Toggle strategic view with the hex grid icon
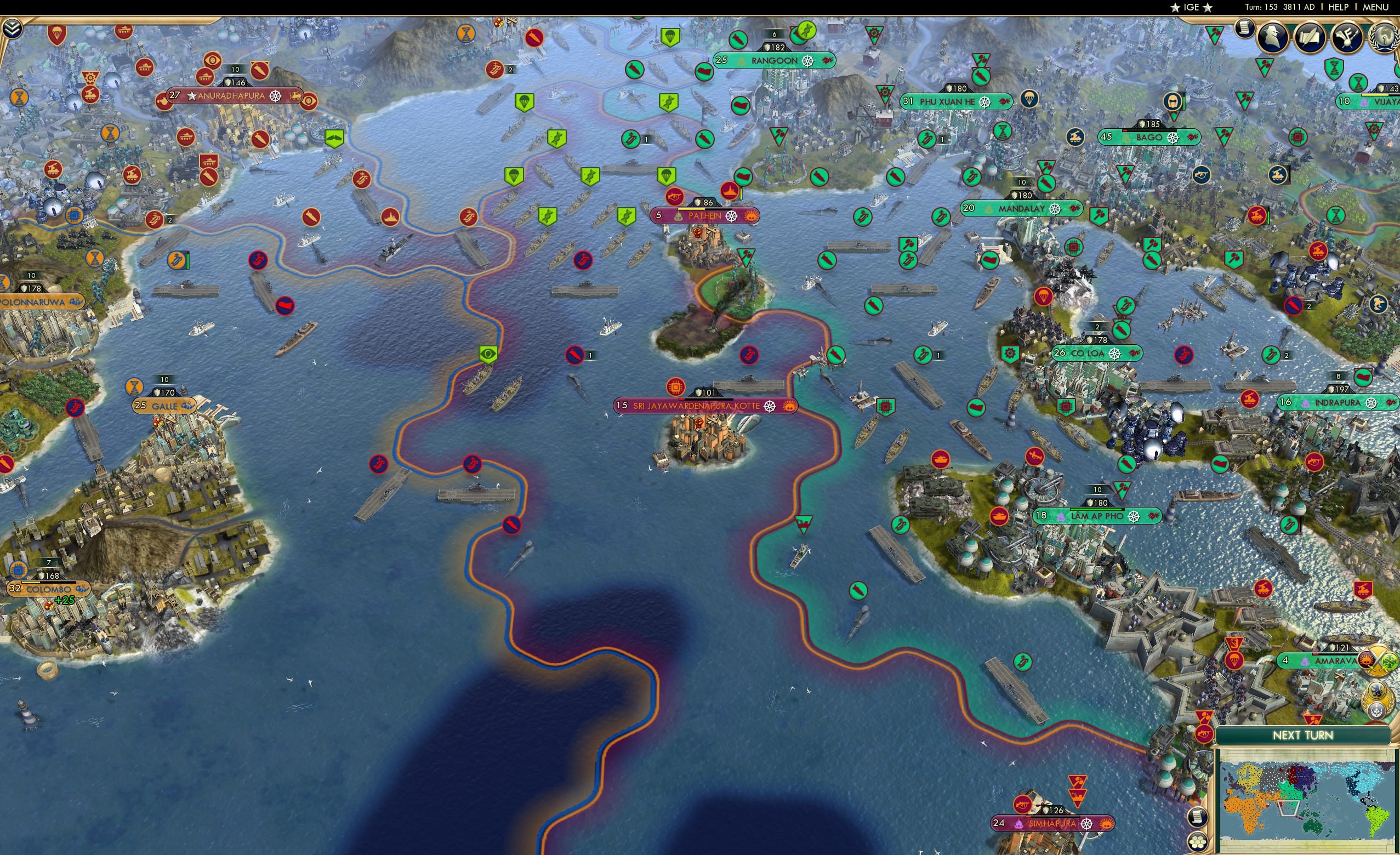1400x855 pixels. coord(1197,841)
